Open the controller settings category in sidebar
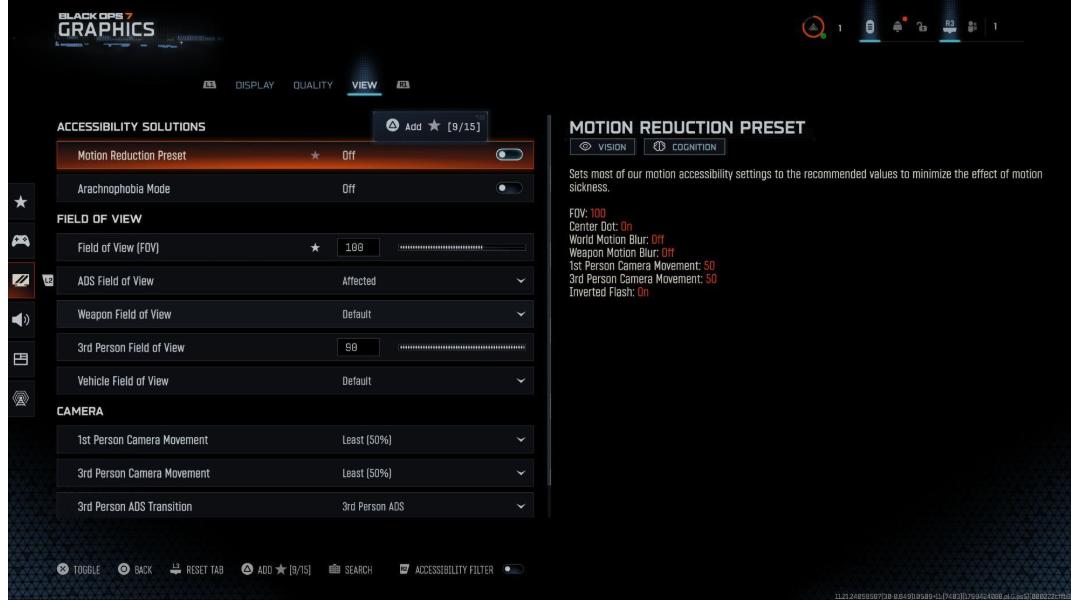 (x=19, y=241)
